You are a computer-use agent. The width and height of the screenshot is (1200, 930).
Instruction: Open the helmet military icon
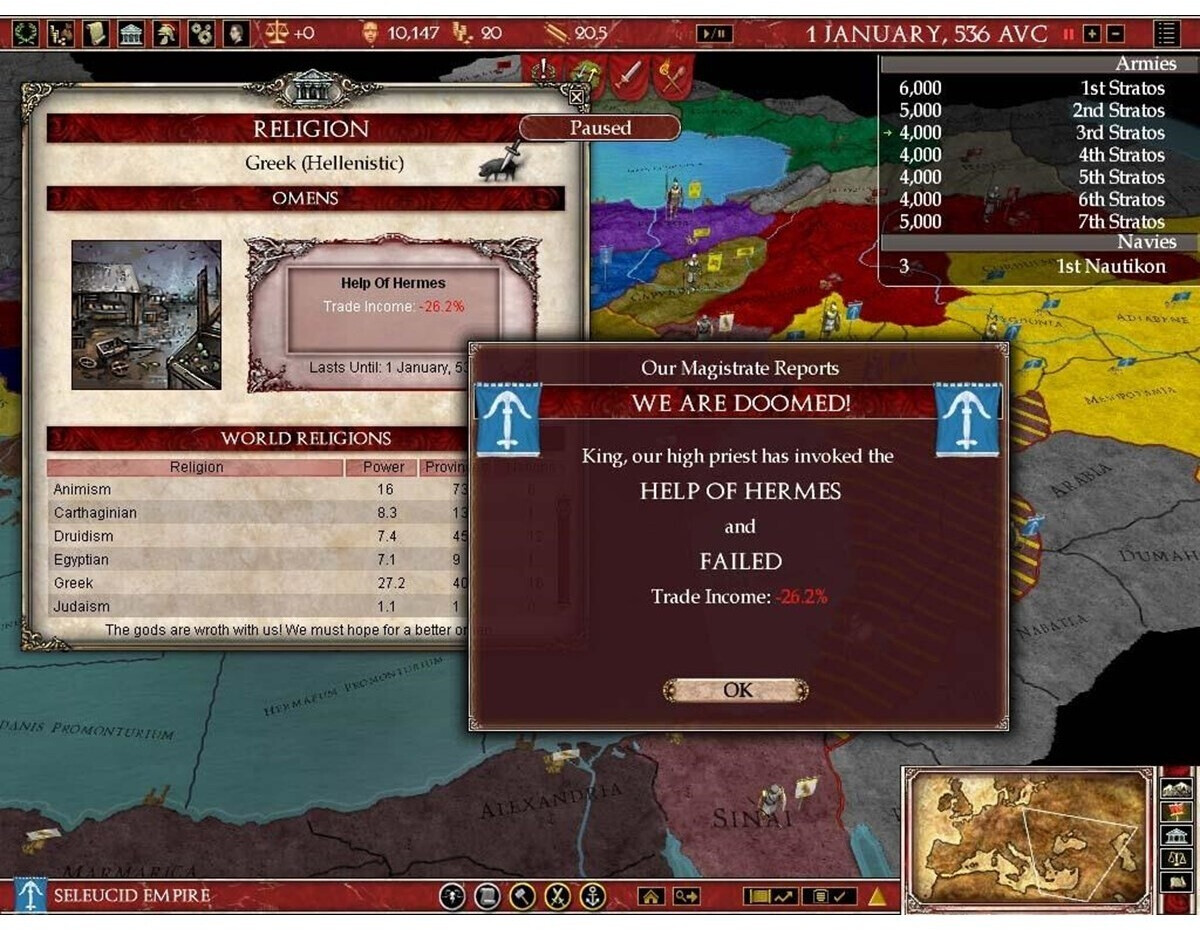pyautogui.click(x=165, y=33)
